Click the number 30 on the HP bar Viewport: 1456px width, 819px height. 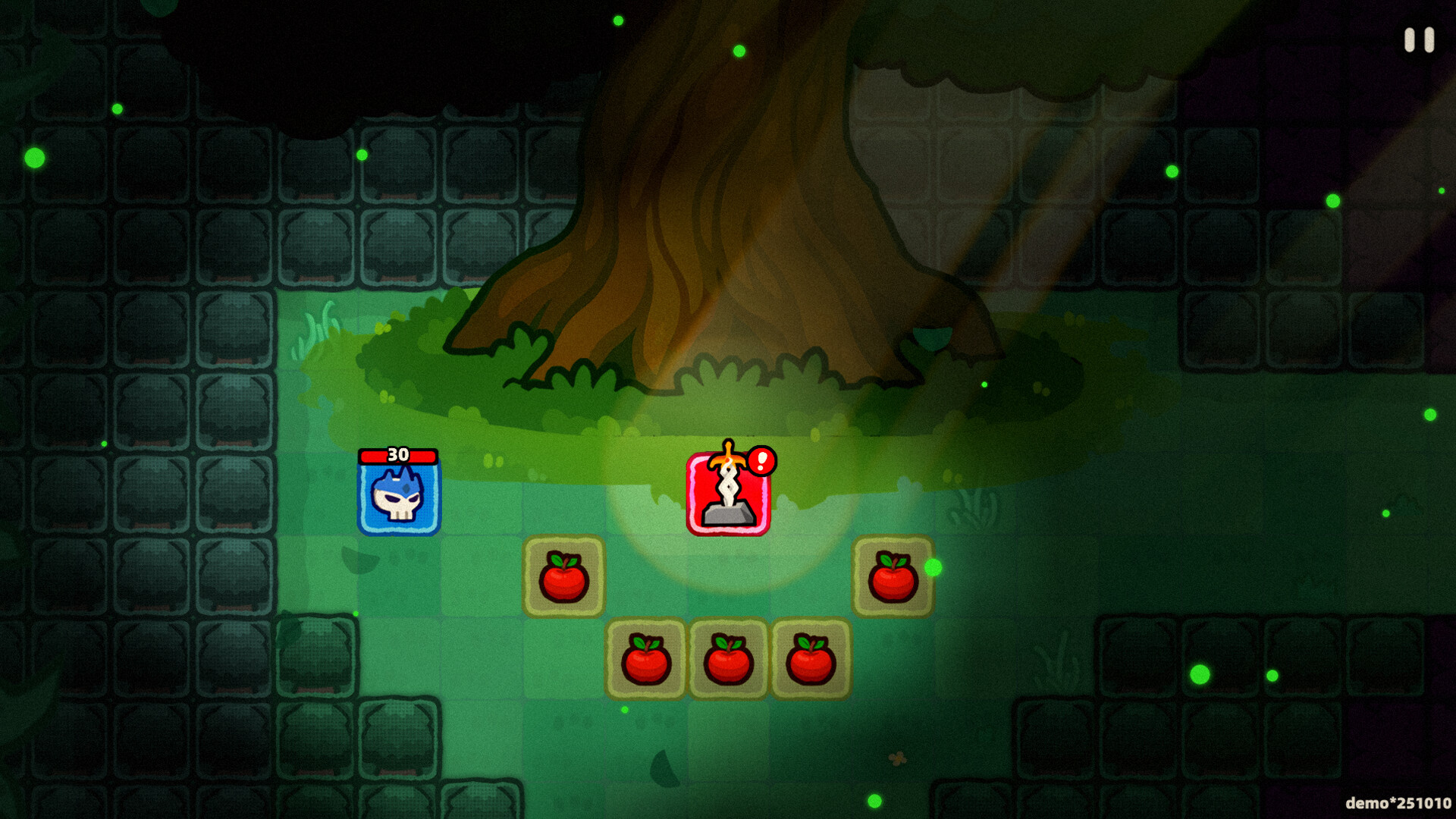[397, 455]
